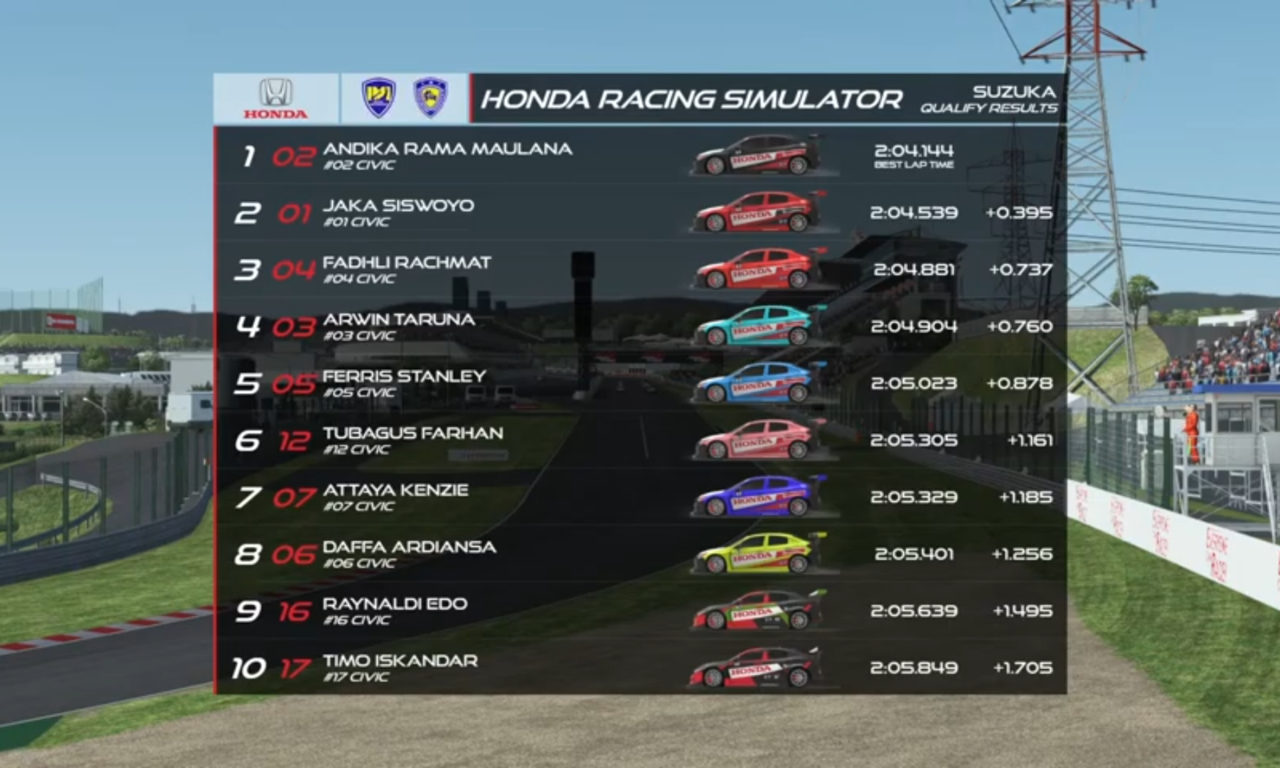Select the Ferris Stanley row
Screen dimensions: 1280x768
[x=640, y=384]
